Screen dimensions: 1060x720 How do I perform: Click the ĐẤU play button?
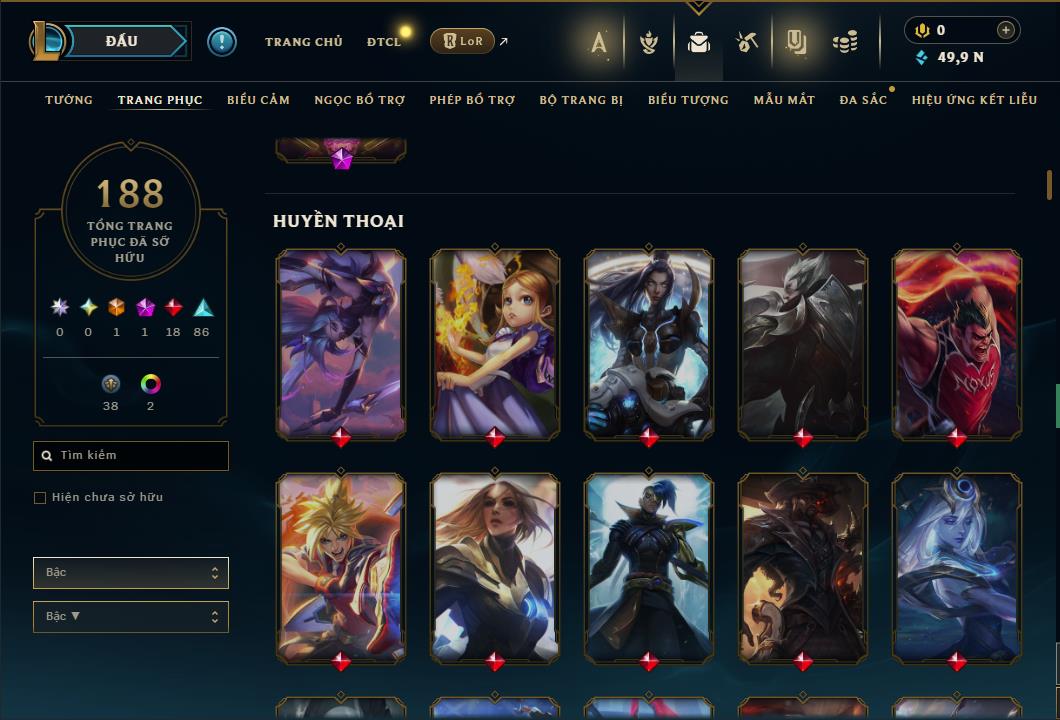[x=120, y=41]
